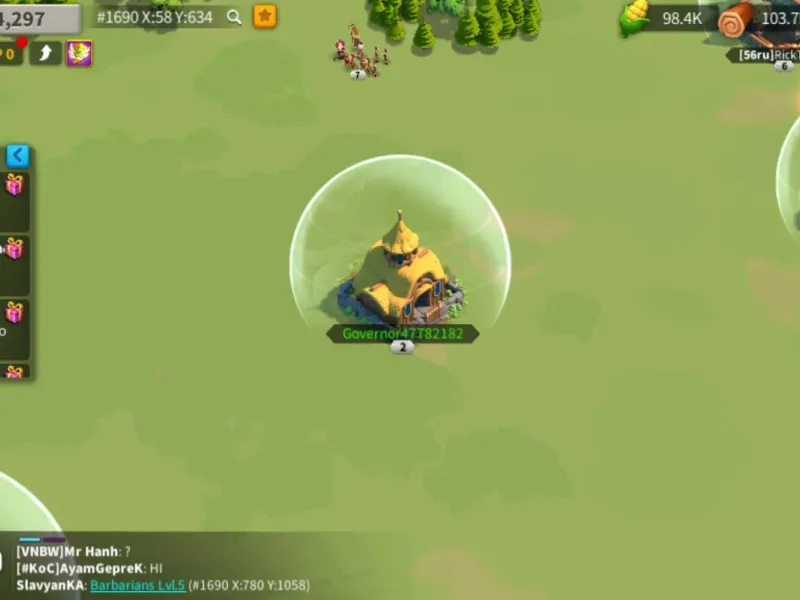Follow the Barbarians Lvl.5 chat link
800x600 pixels.
137,585
